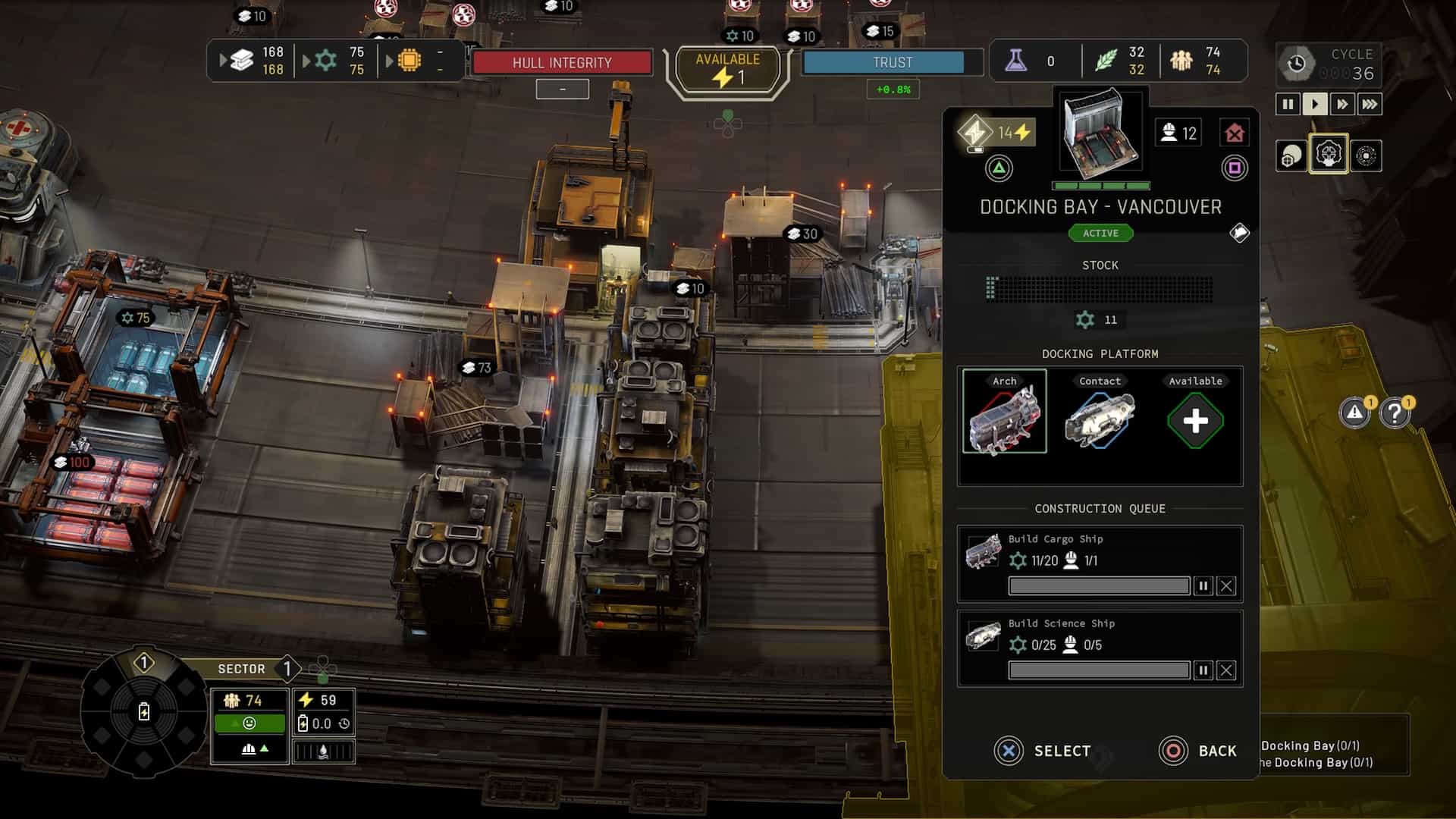Click the red dismantle building icon
Screen dimensions: 1456x819
tap(1235, 133)
